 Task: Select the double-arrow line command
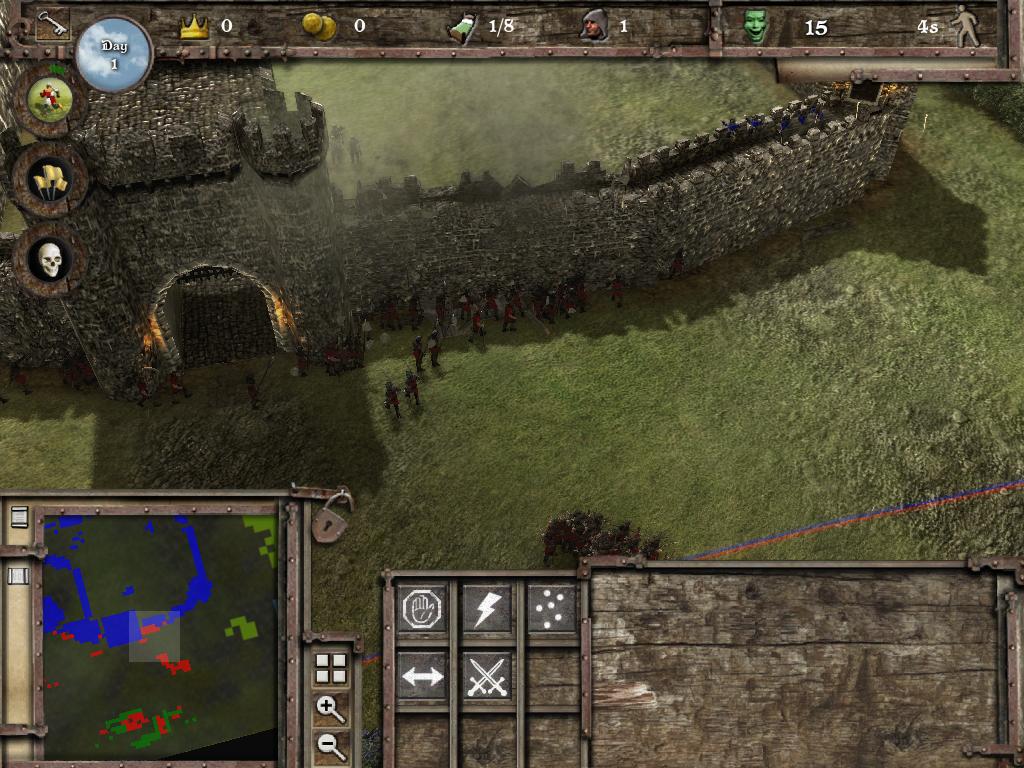click(x=422, y=676)
